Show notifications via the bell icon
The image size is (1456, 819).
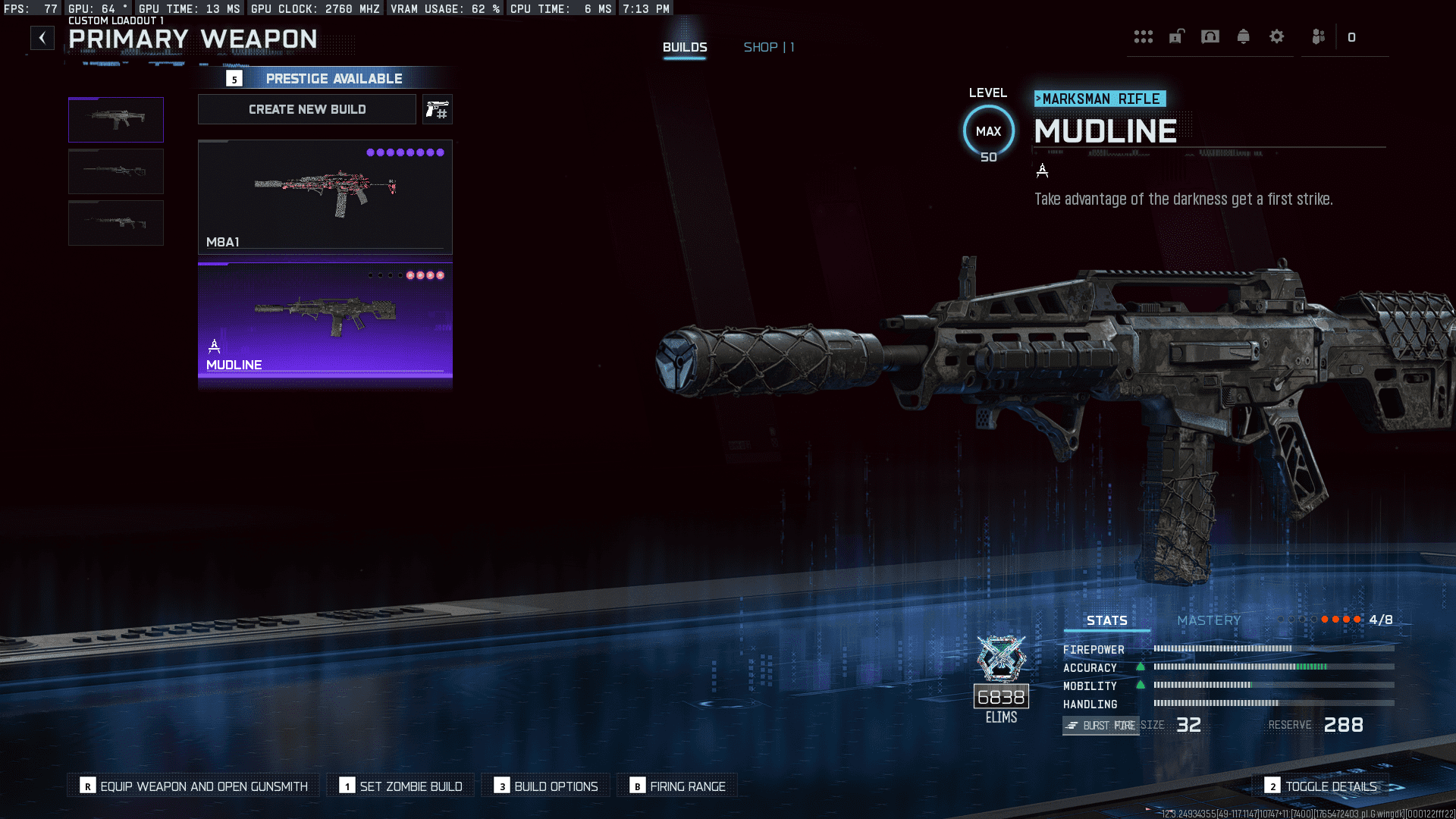(x=1244, y=36)
